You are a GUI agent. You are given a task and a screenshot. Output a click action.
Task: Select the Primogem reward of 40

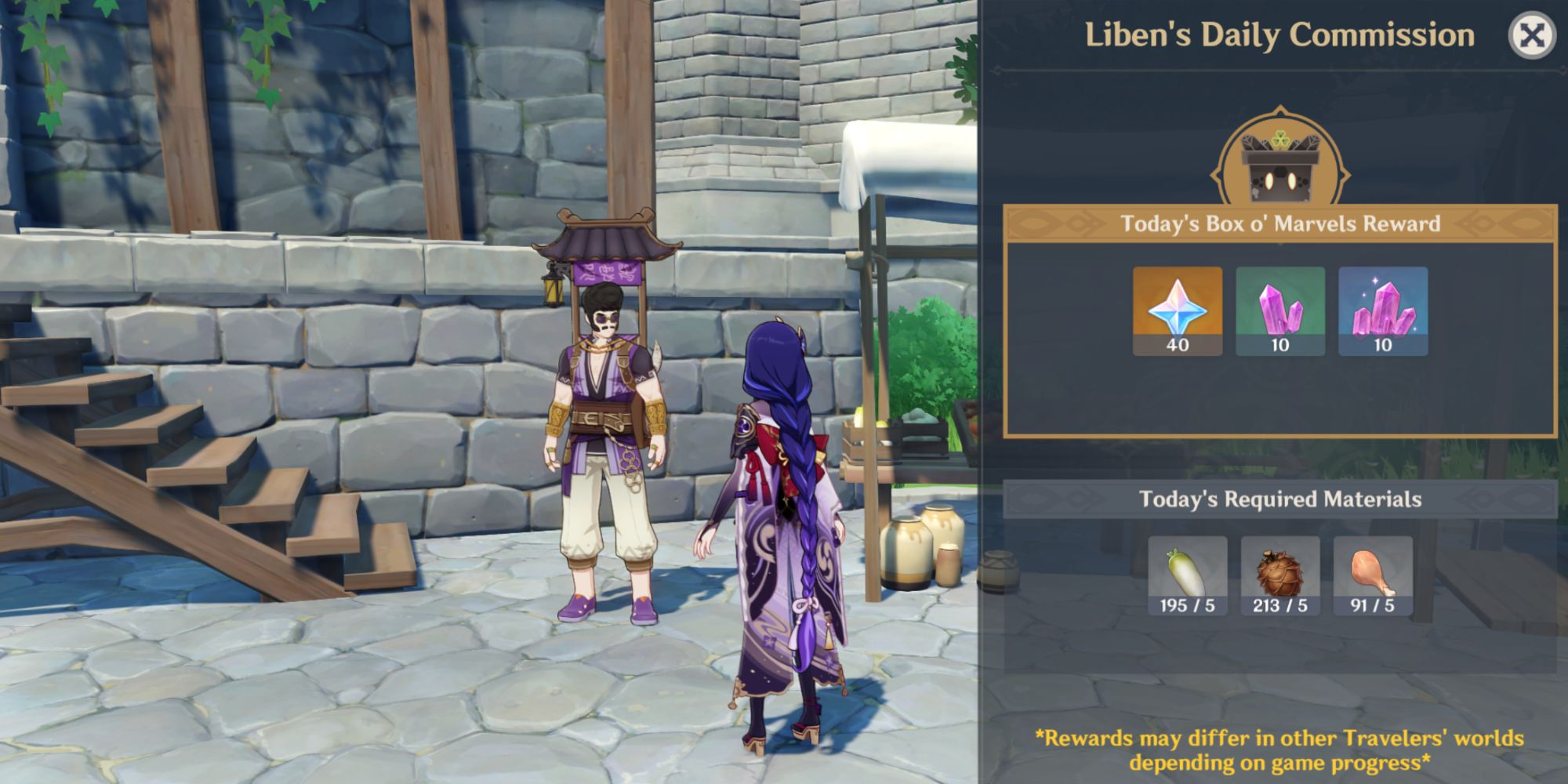point(1177,310)
